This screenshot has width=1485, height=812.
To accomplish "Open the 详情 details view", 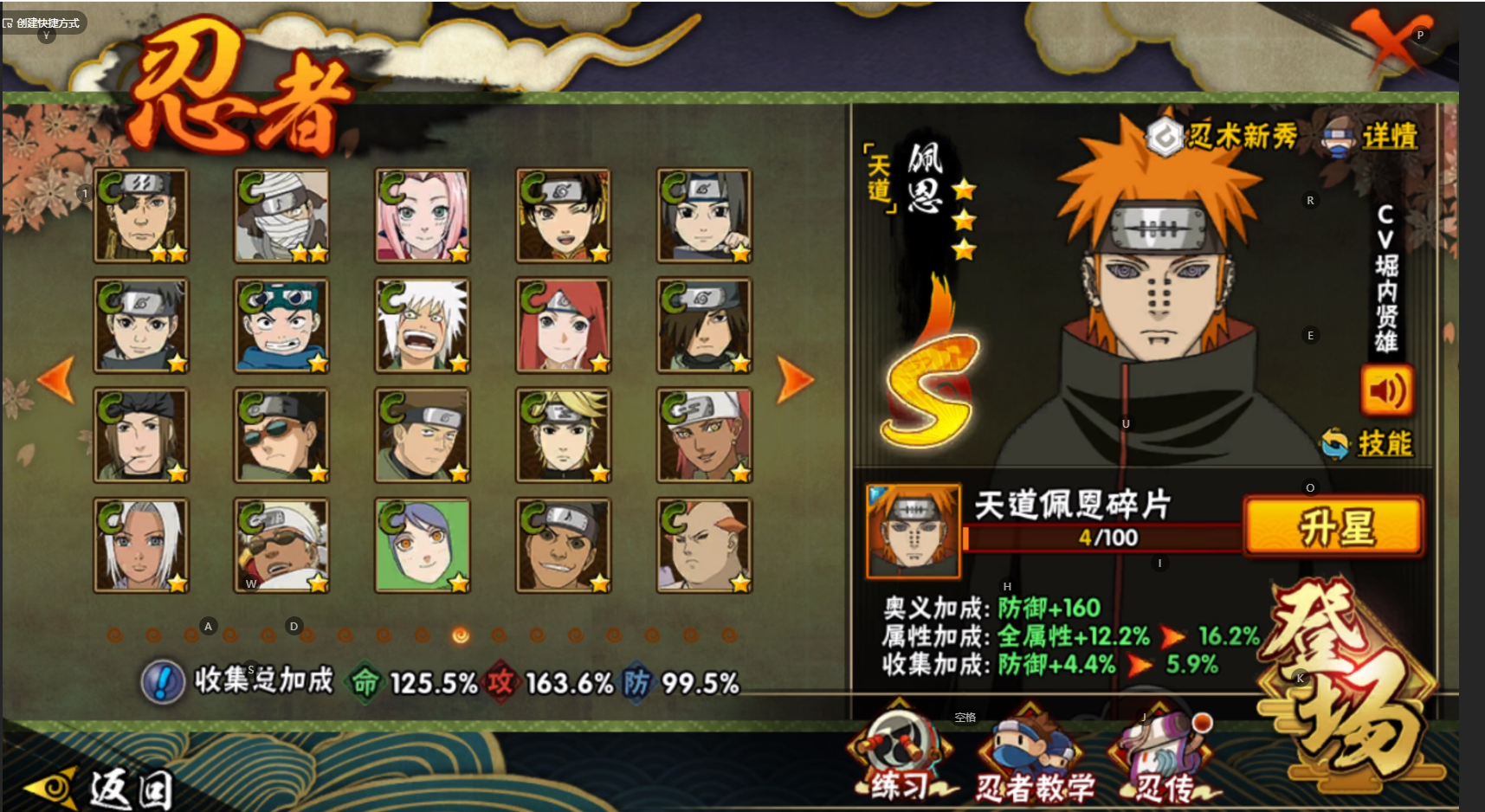I will (x=1372, y=137).
